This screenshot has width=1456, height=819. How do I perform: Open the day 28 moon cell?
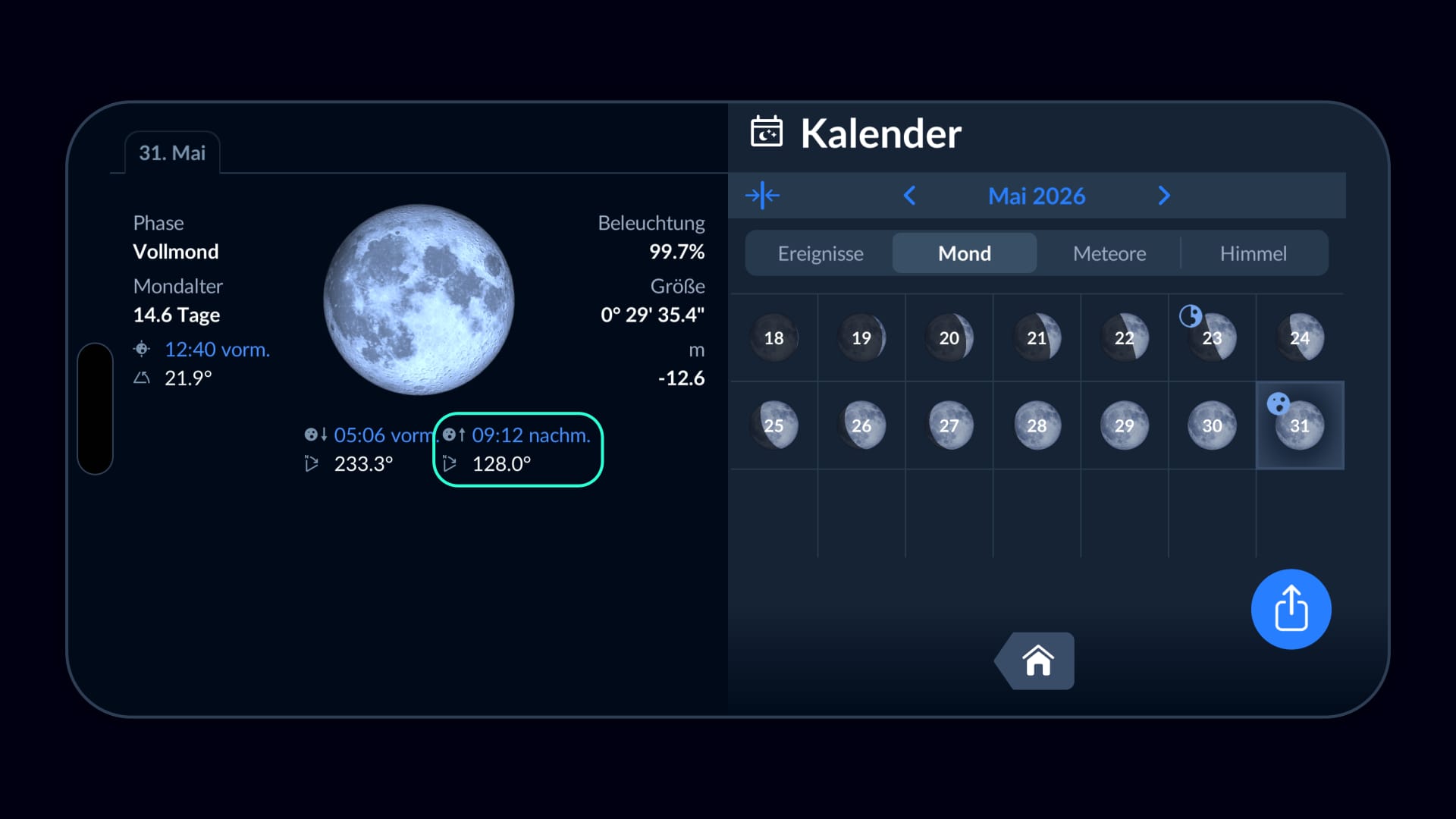pyautogui.click(x=1037, y=425)
